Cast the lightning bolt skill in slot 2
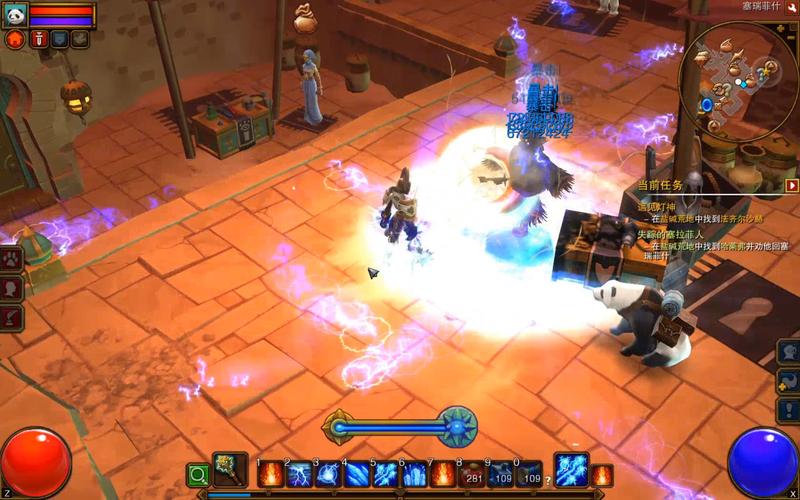The image size is (800, 500). pyautogui.click(x=299, y=473)
